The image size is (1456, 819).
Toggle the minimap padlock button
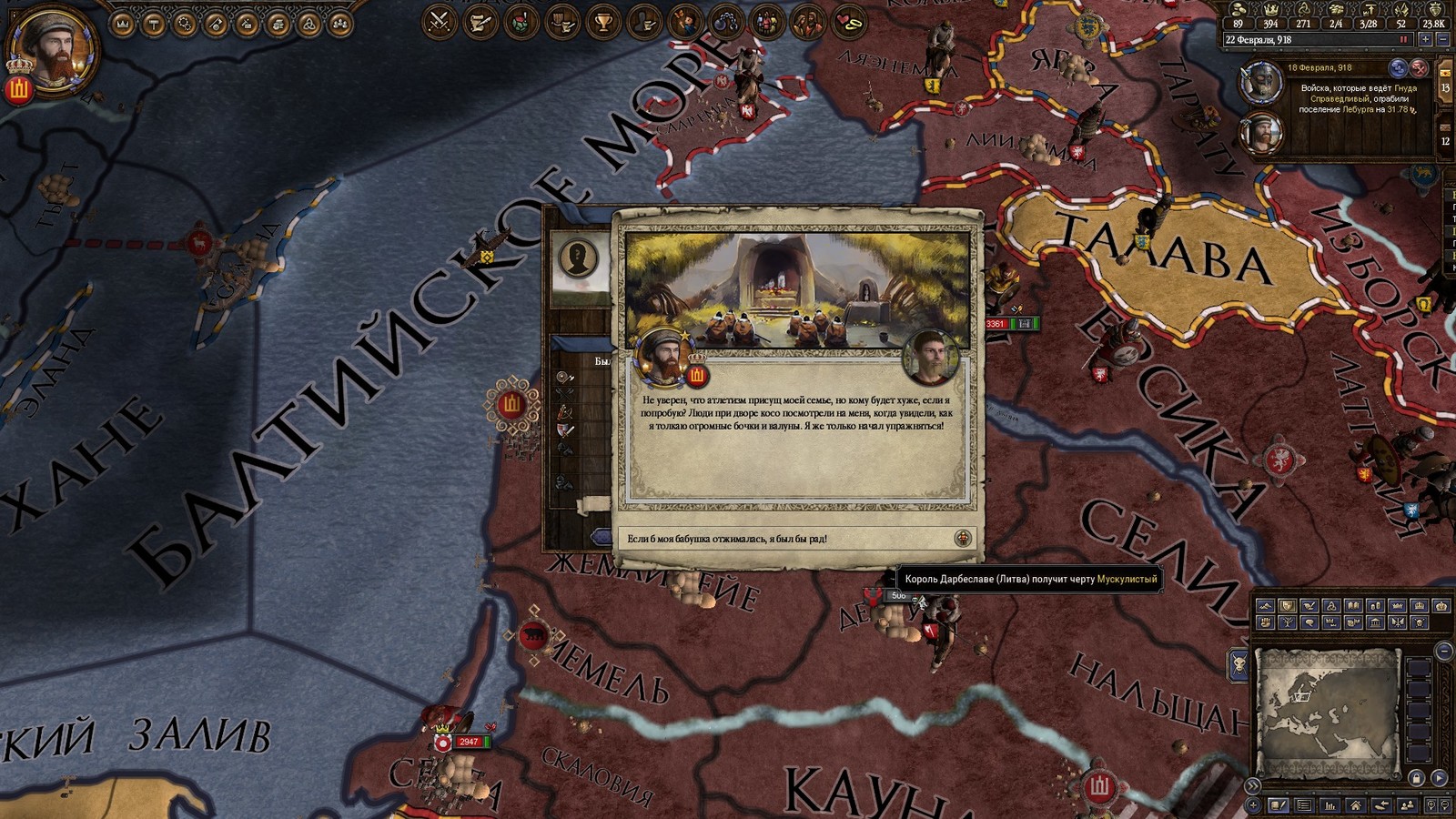tap(1416, 778)
